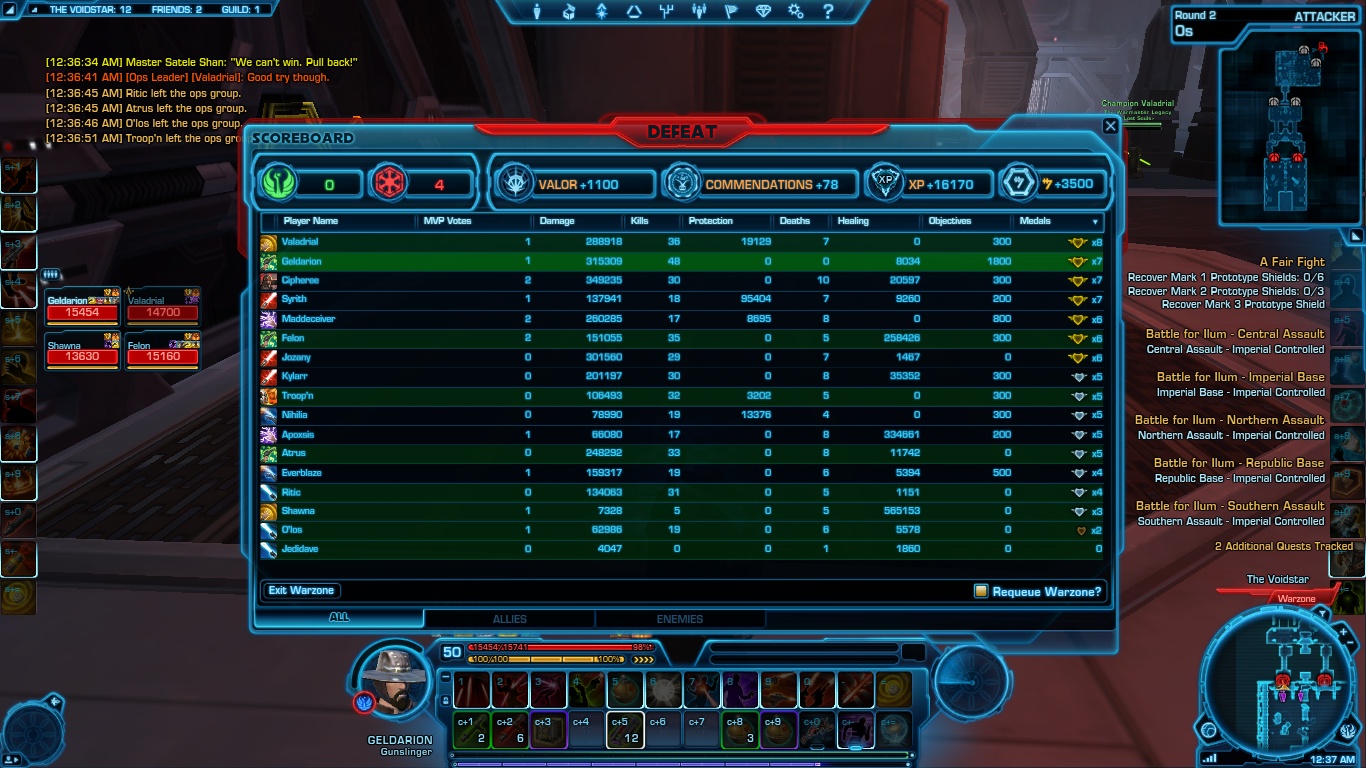The image size is (1366, 768).
Task: Exit the warzone from the scoreboard
Action: (x=301, y=590)
